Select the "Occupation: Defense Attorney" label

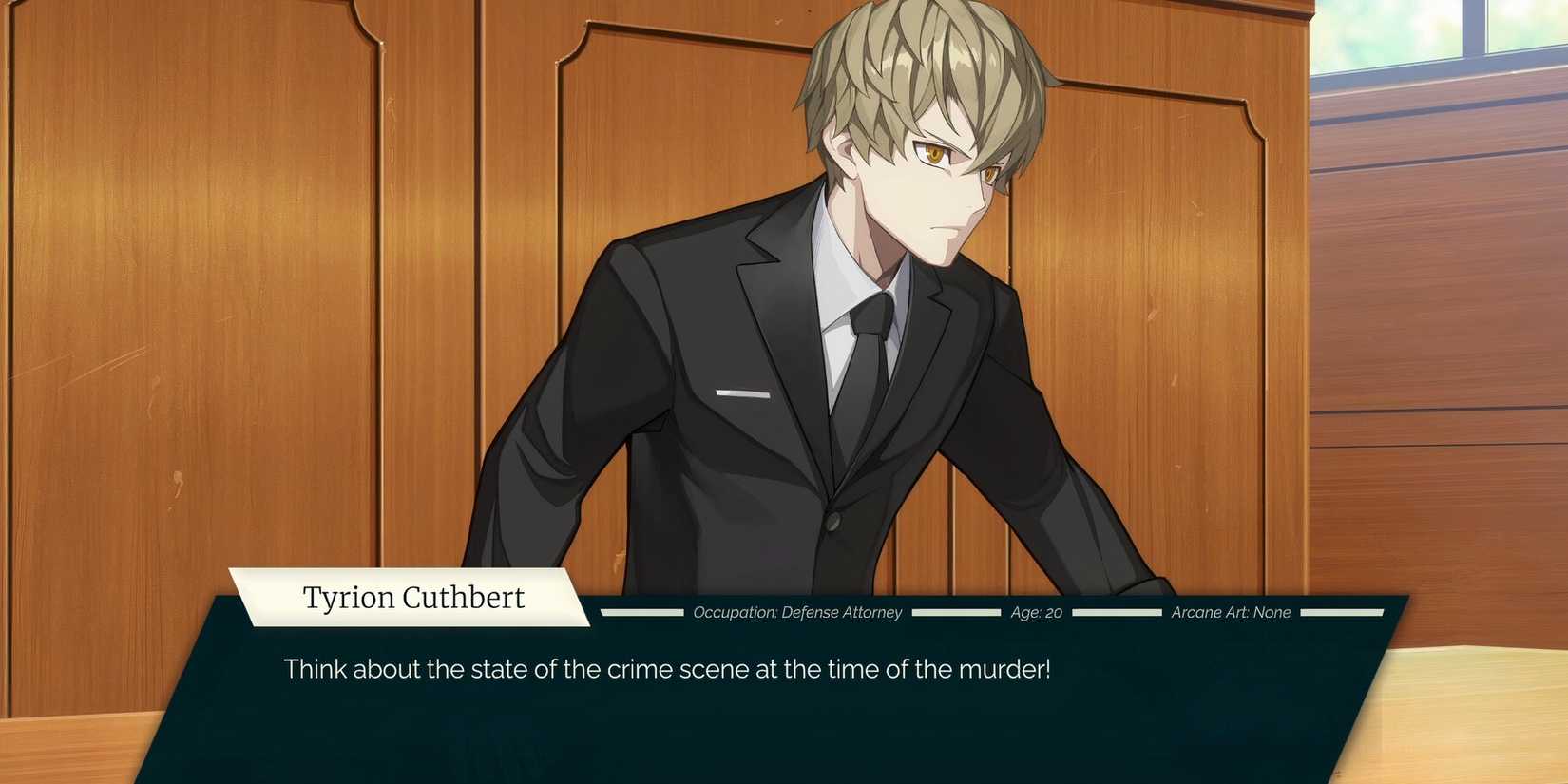click(796, 613)
